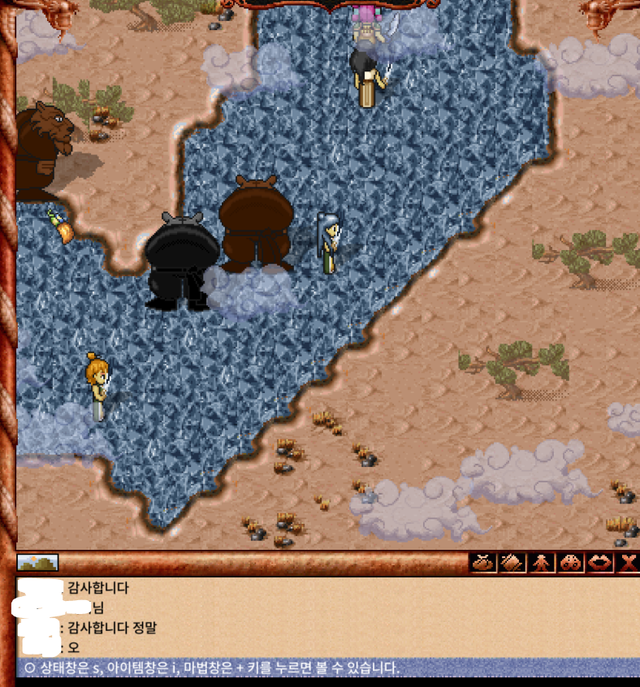This screenshot has height=687, width=640.
Task: Open the character figure status icon
Action: (541, 563)
